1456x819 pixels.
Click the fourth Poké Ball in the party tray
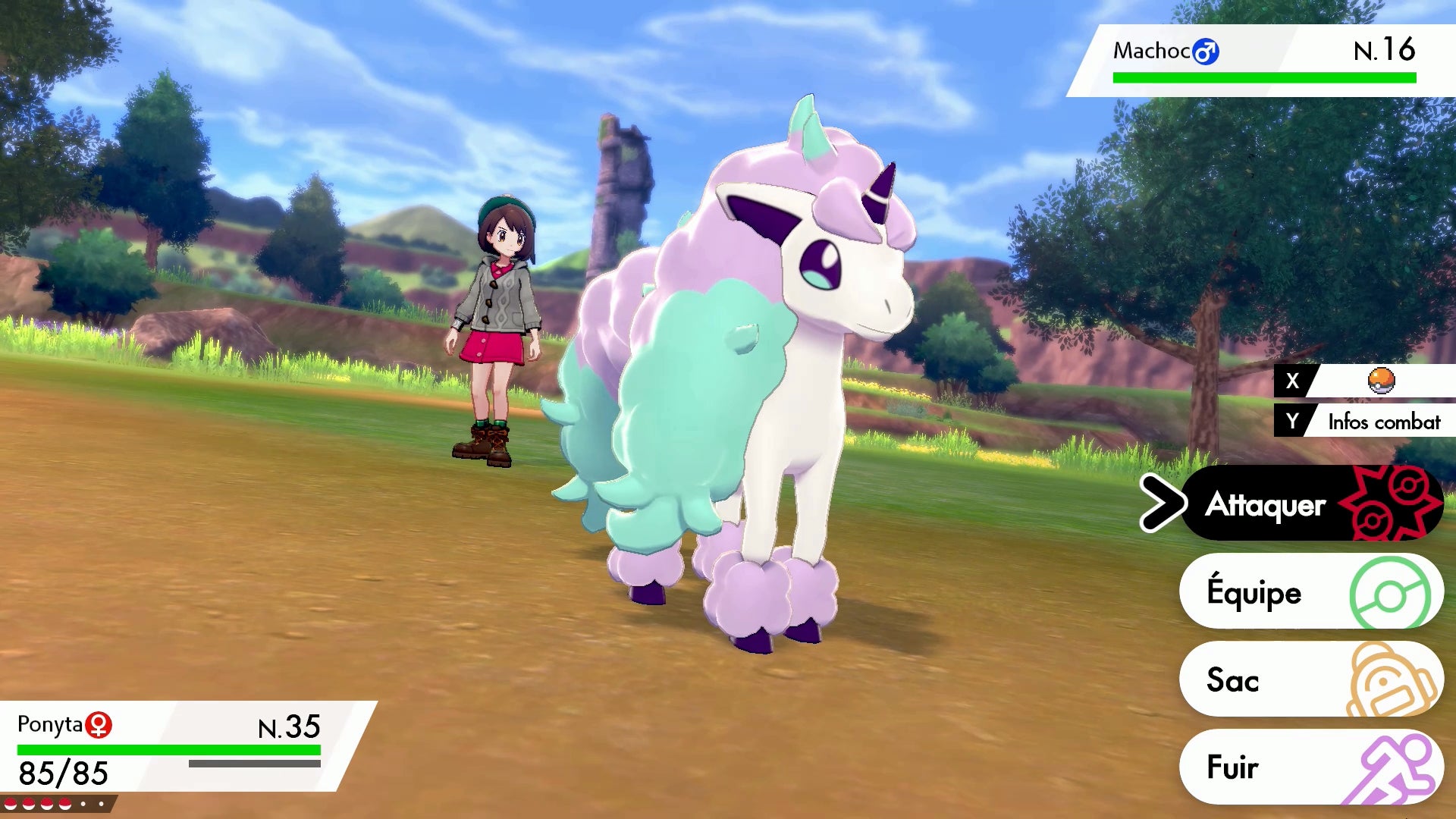pyautogui.click(x=65, y=804)
